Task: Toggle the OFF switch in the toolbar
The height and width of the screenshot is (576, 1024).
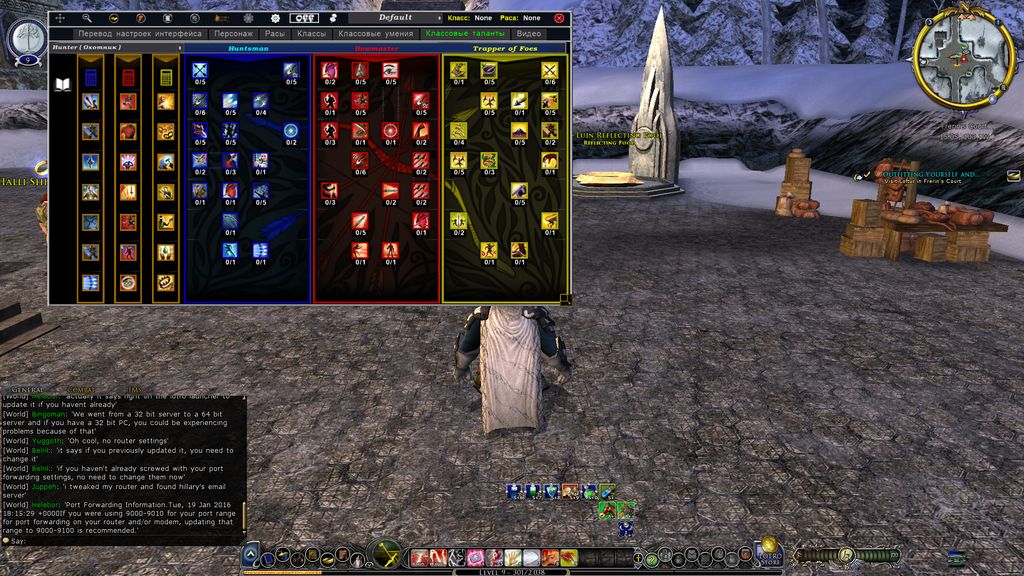Action: (304, 18)
